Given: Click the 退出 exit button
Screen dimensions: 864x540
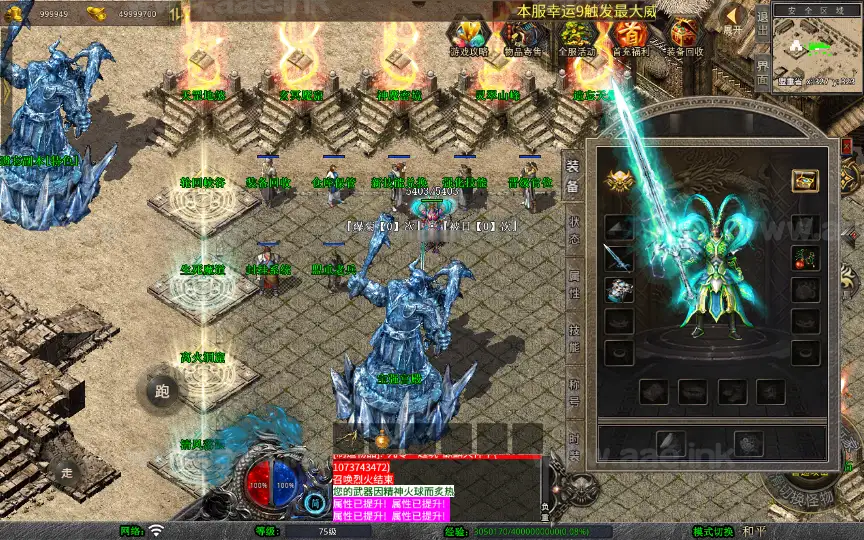Looking at the screenshot, I should 762,23.
